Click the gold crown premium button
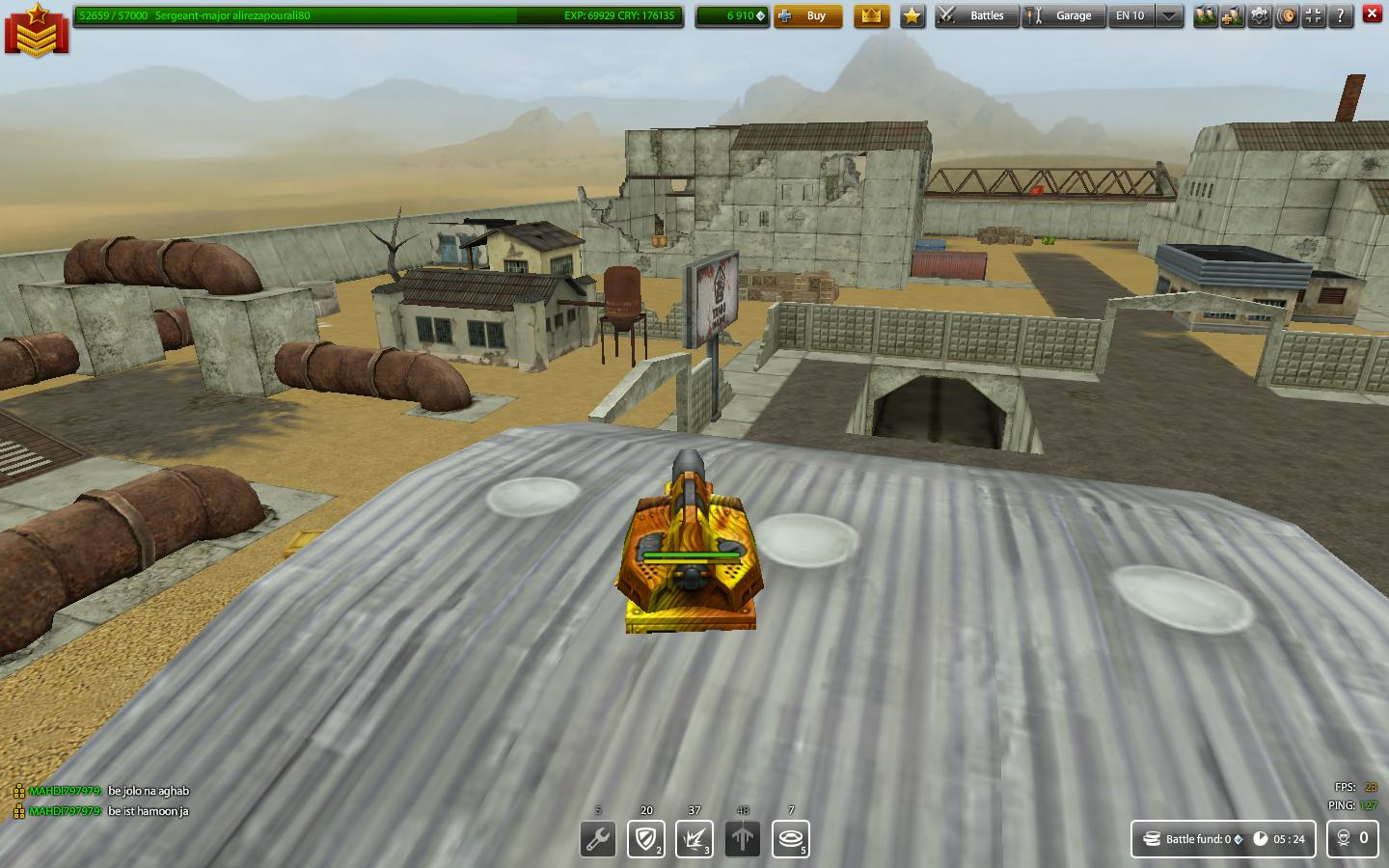The image size is (1389, 868). 871,16
